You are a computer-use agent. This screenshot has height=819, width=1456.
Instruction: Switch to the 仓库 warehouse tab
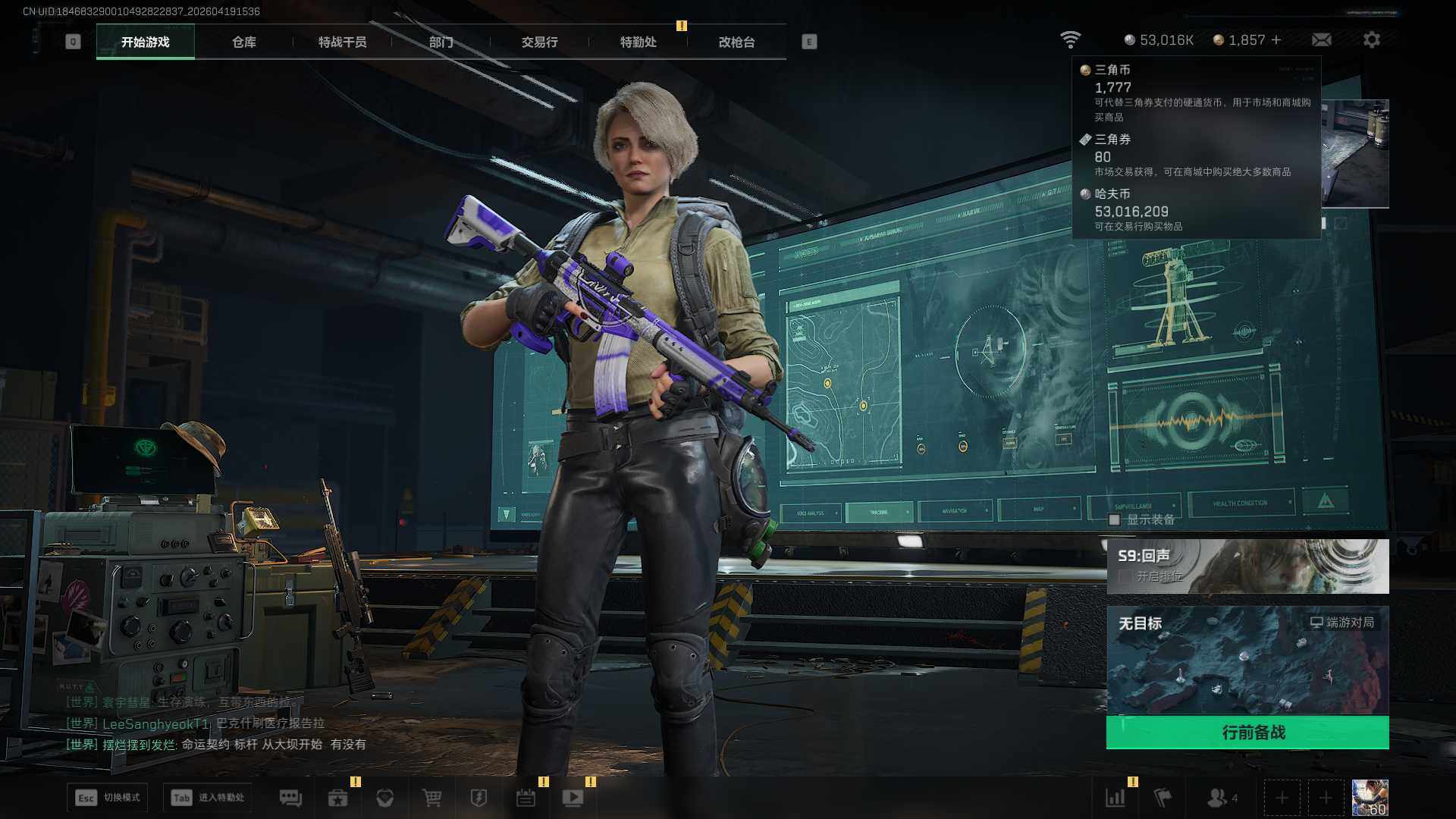pos(243,42)
